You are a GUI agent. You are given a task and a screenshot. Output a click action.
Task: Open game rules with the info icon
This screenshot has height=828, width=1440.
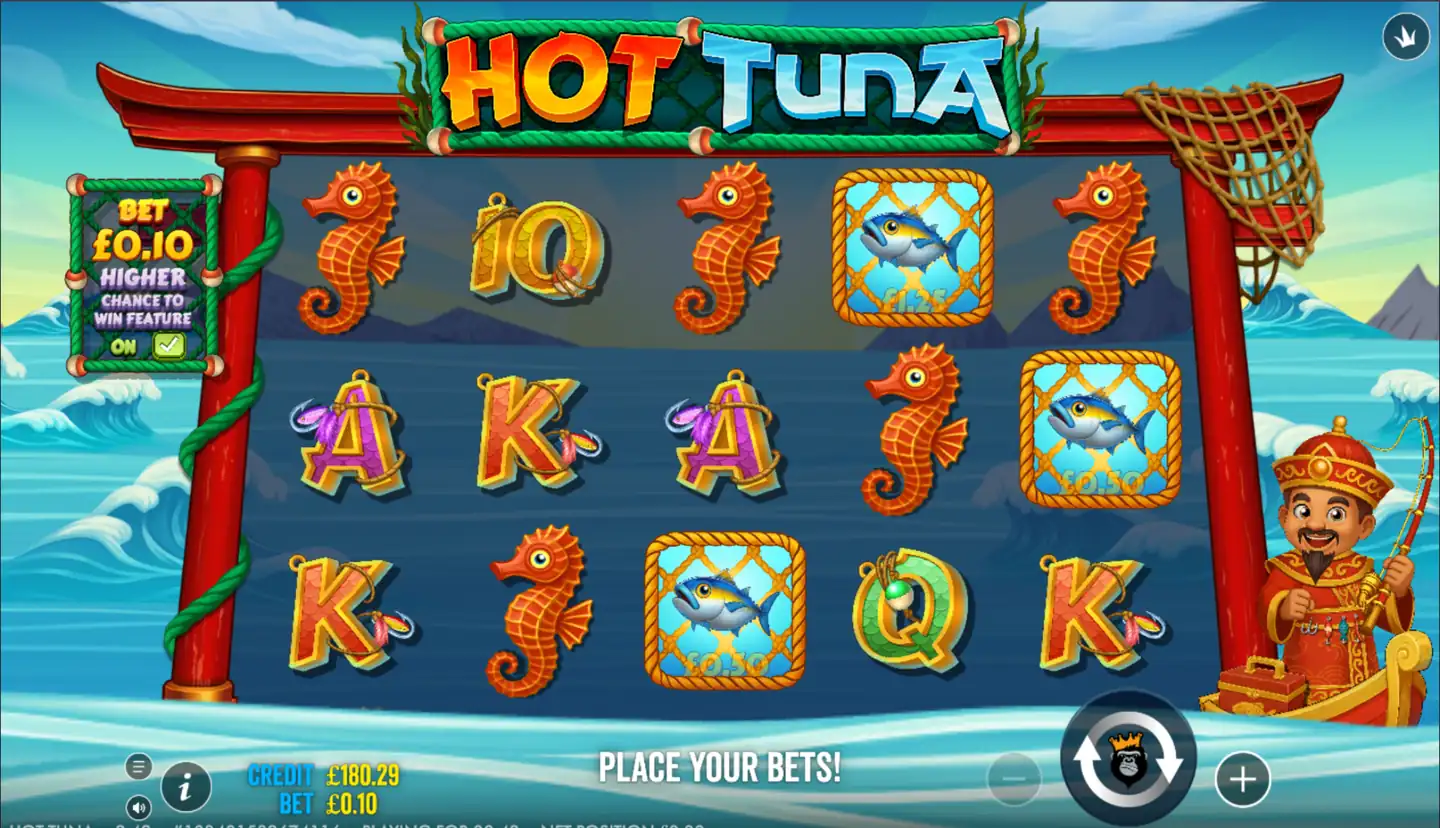186,787
